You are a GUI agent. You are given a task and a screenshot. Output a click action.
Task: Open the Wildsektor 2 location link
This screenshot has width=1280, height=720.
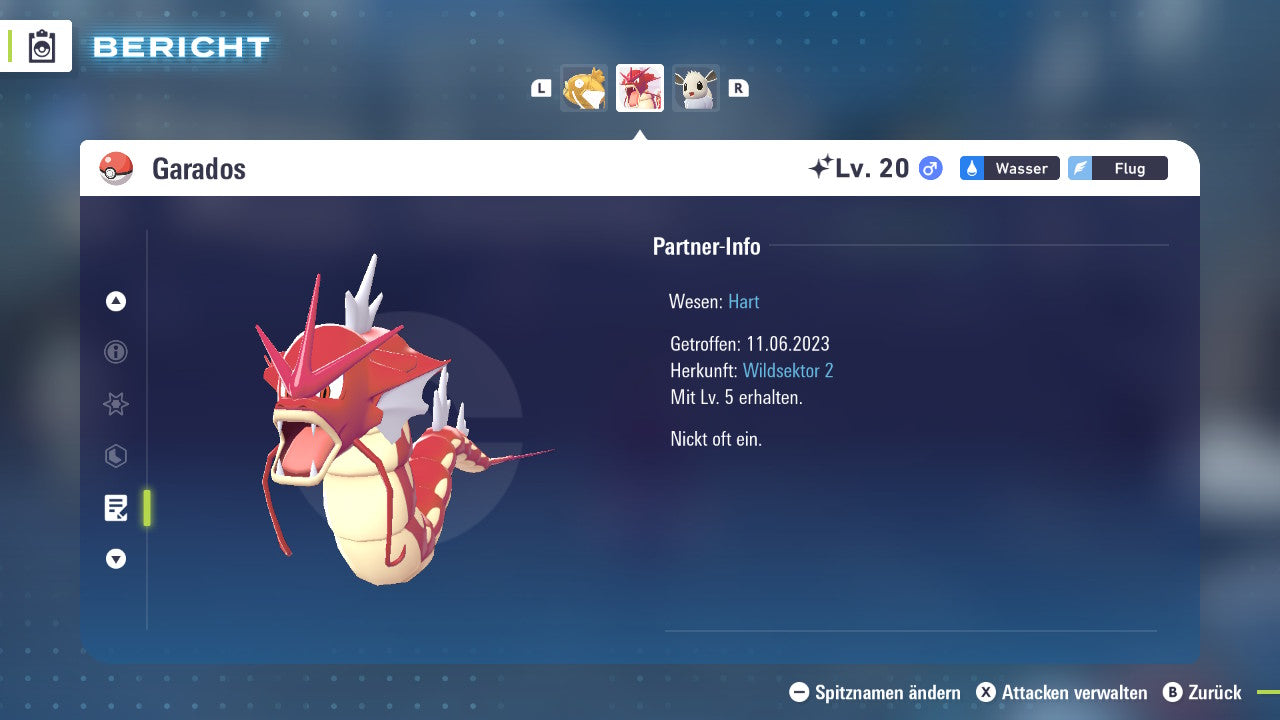[789, 370]
